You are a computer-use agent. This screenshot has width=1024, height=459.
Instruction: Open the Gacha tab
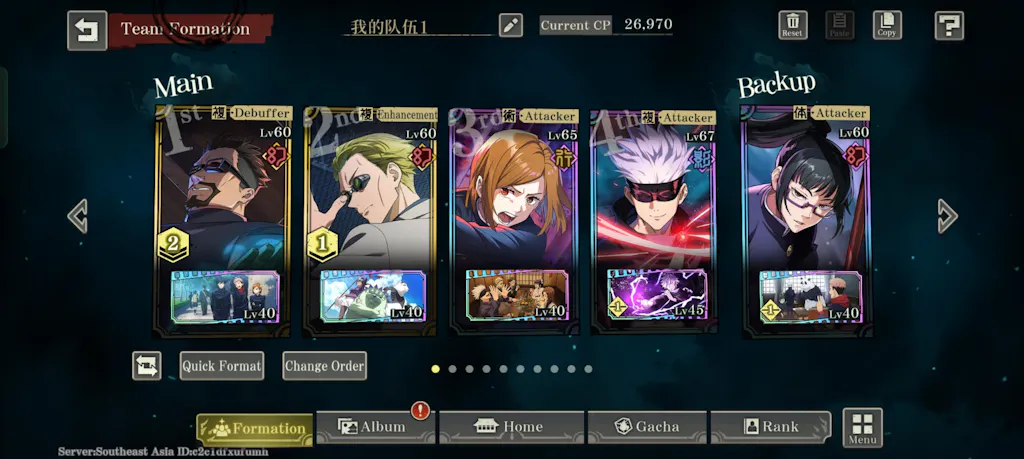click(x=647, y=427)
